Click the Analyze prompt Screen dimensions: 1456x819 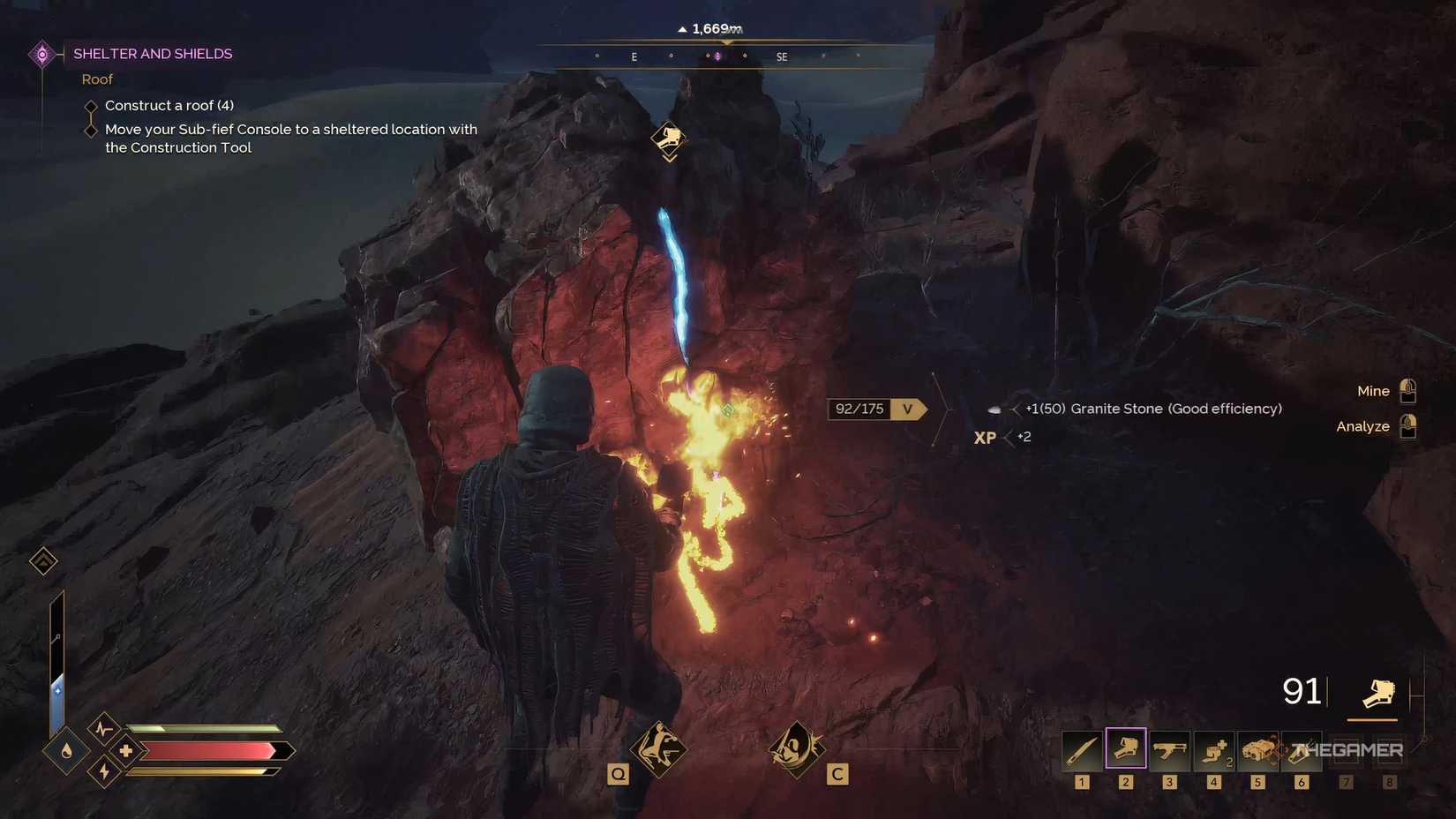(x=1362, y=426)
